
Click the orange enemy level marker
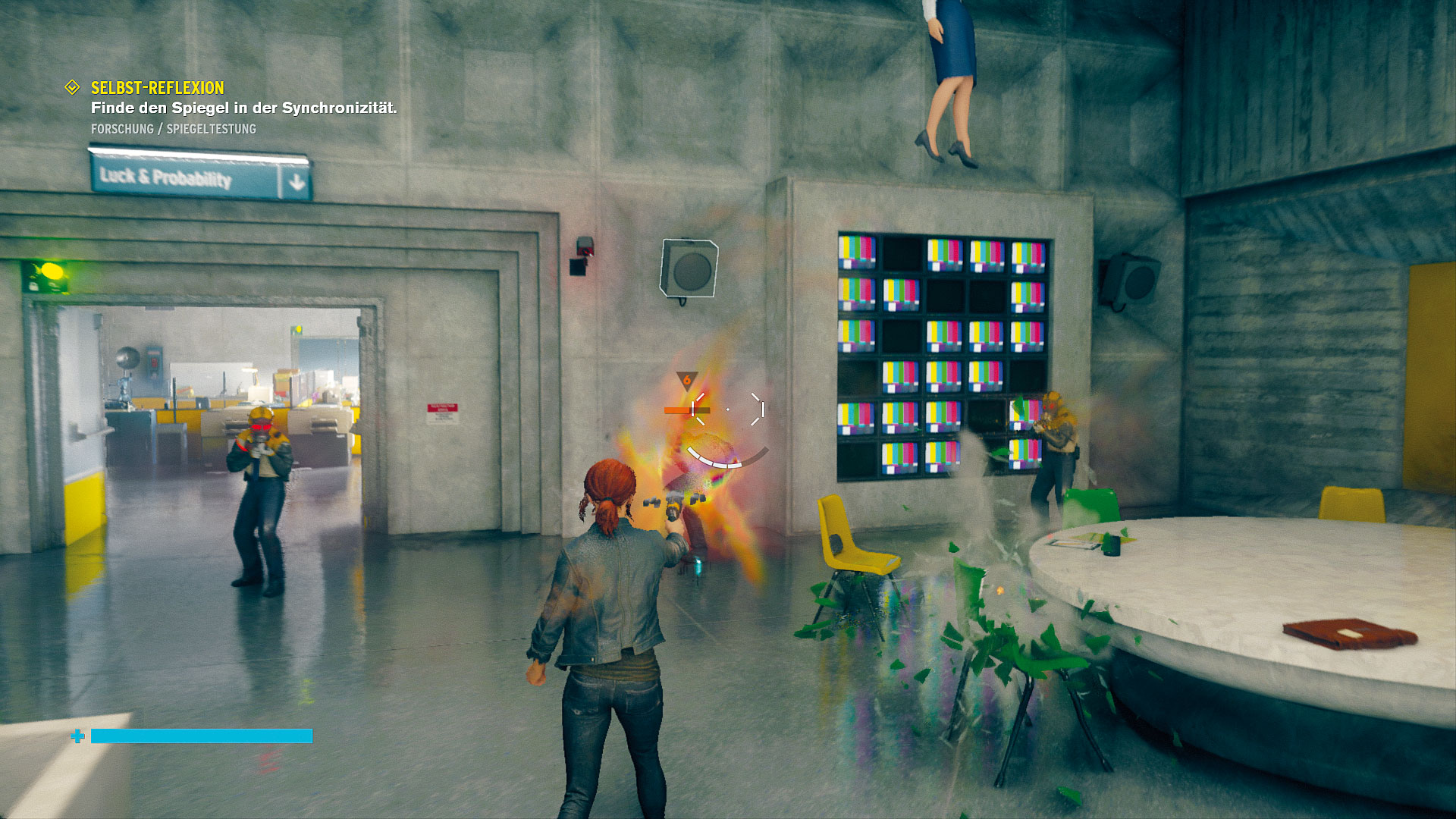pyautogui.click(x=687, y=380)
